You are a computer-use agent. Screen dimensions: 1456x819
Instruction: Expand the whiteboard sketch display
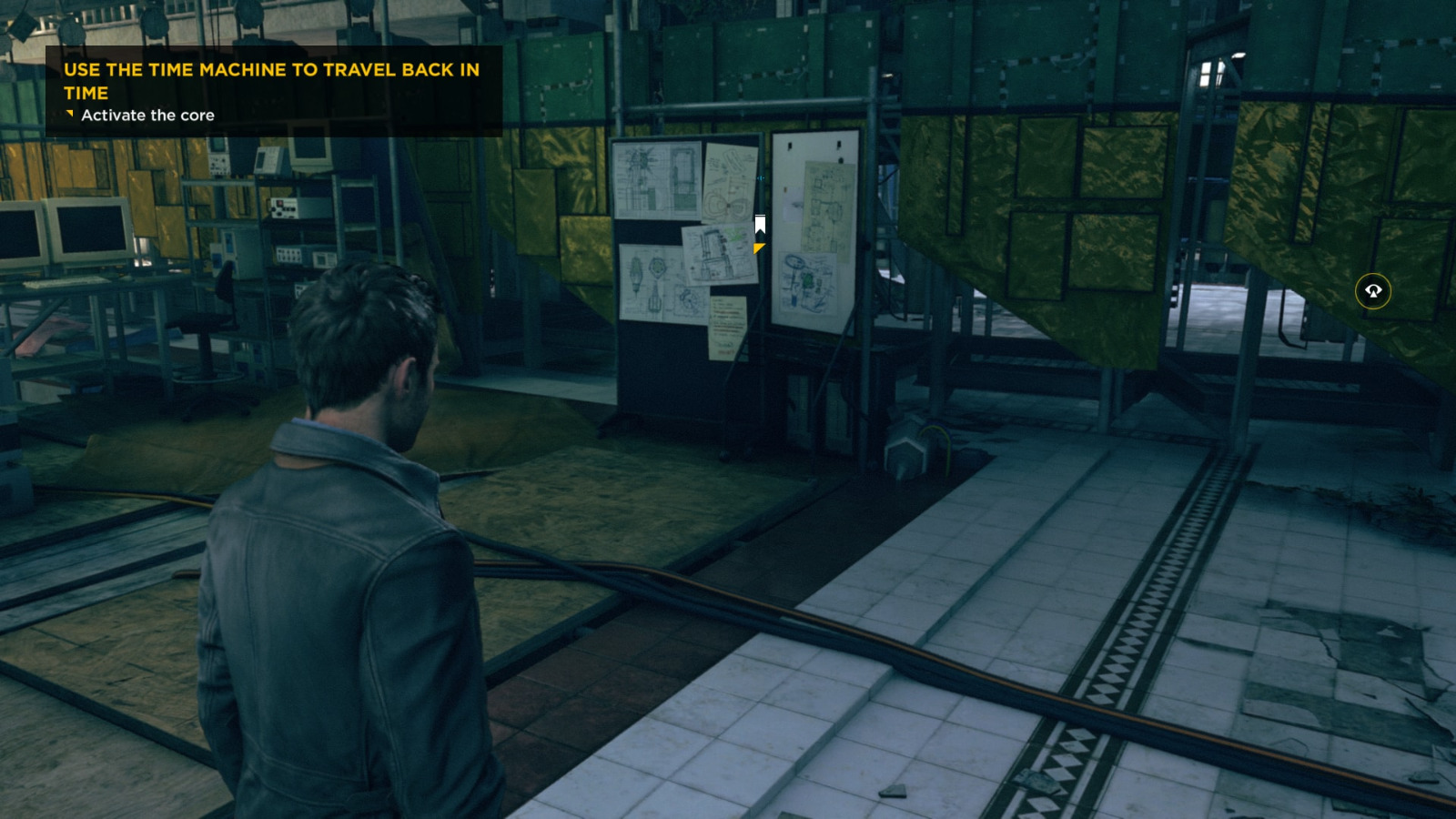pyautogui.click(x=813, y=232)
